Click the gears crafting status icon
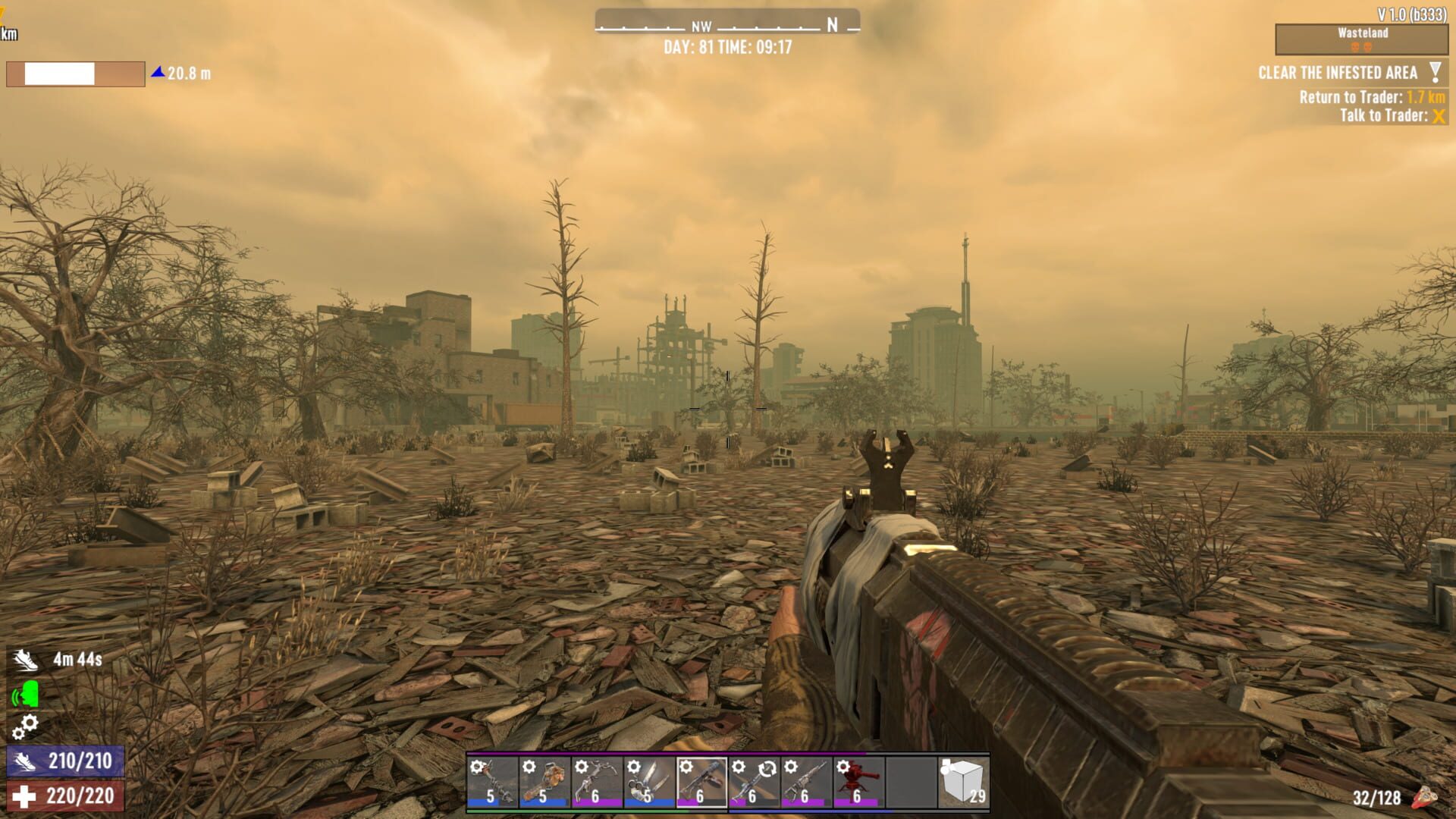This screenshot has width=1456, height=819. click(27, 726)
